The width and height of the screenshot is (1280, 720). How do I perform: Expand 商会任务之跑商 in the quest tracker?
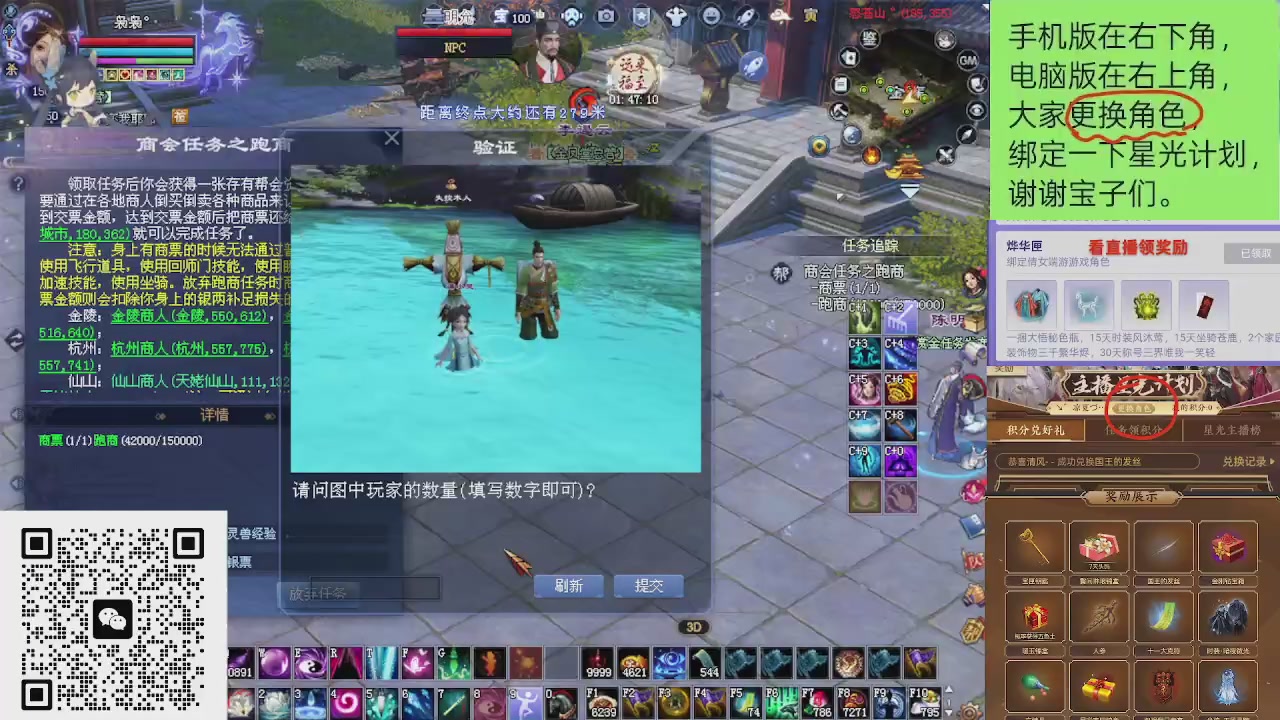[x=855, y=271]
